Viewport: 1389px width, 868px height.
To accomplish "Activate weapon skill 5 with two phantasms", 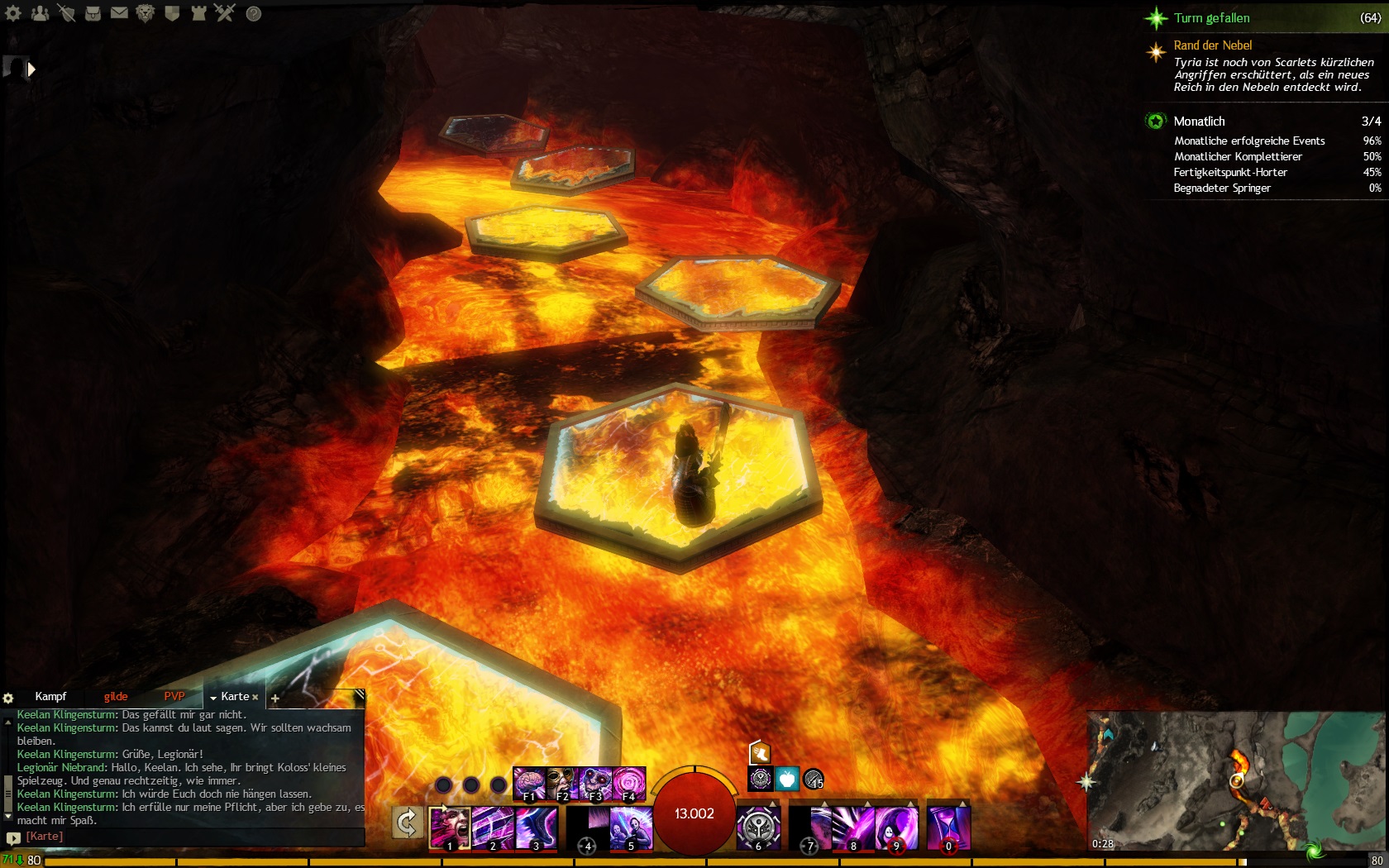I will coord(631,828).
